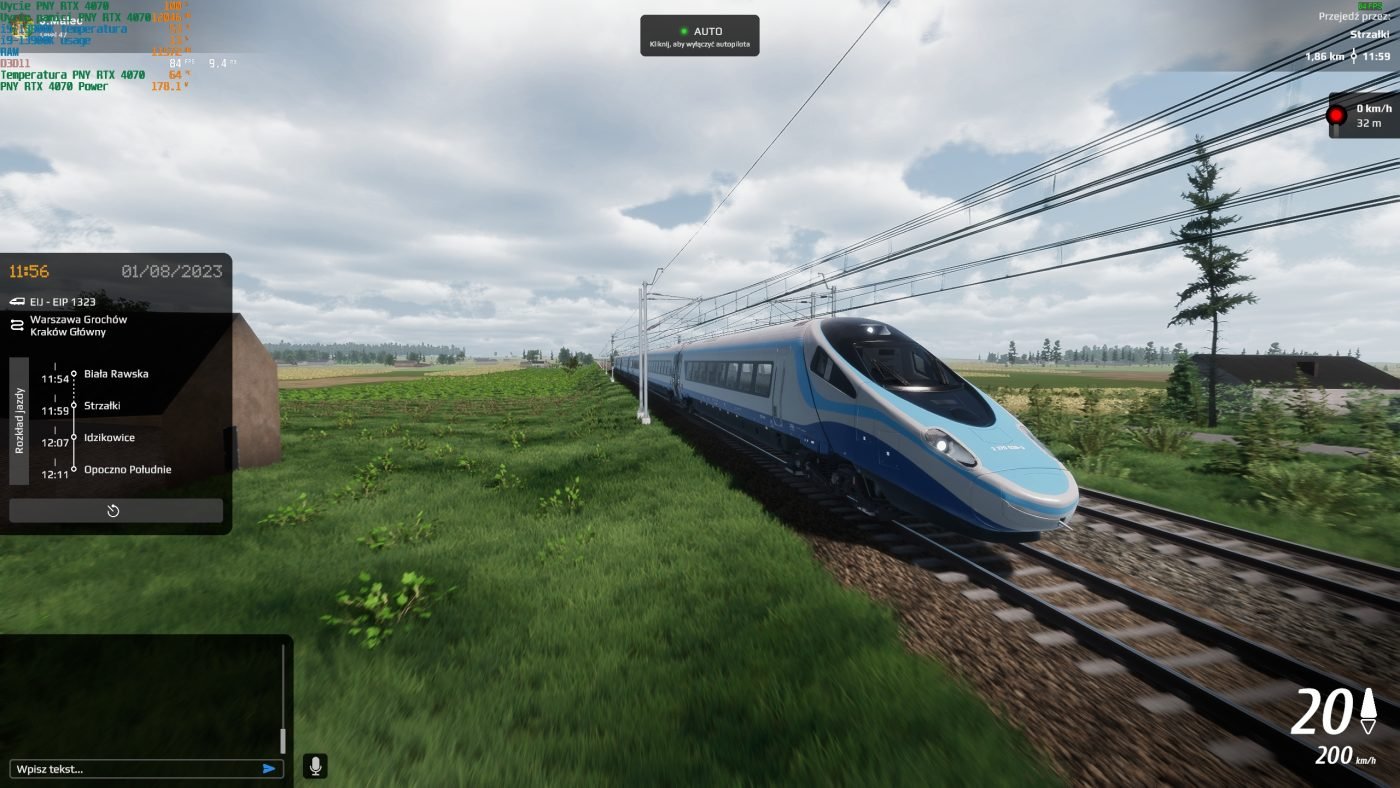Click the red signal distance indicator
The image size is (1400, 788).
(x=1363, y=115)
